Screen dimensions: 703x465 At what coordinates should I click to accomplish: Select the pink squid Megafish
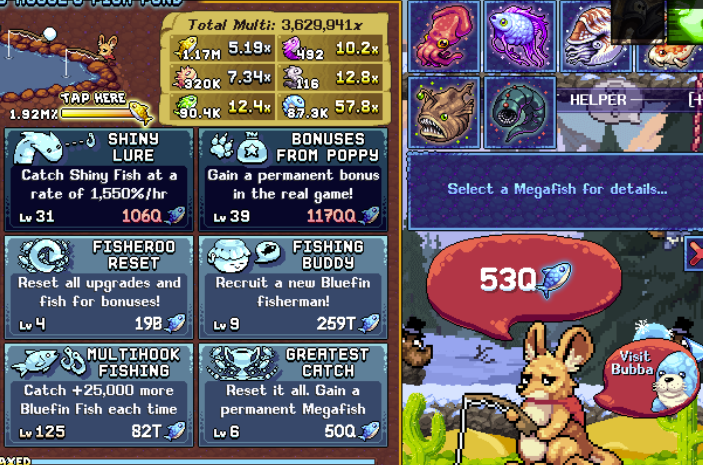tap(444, 36)
